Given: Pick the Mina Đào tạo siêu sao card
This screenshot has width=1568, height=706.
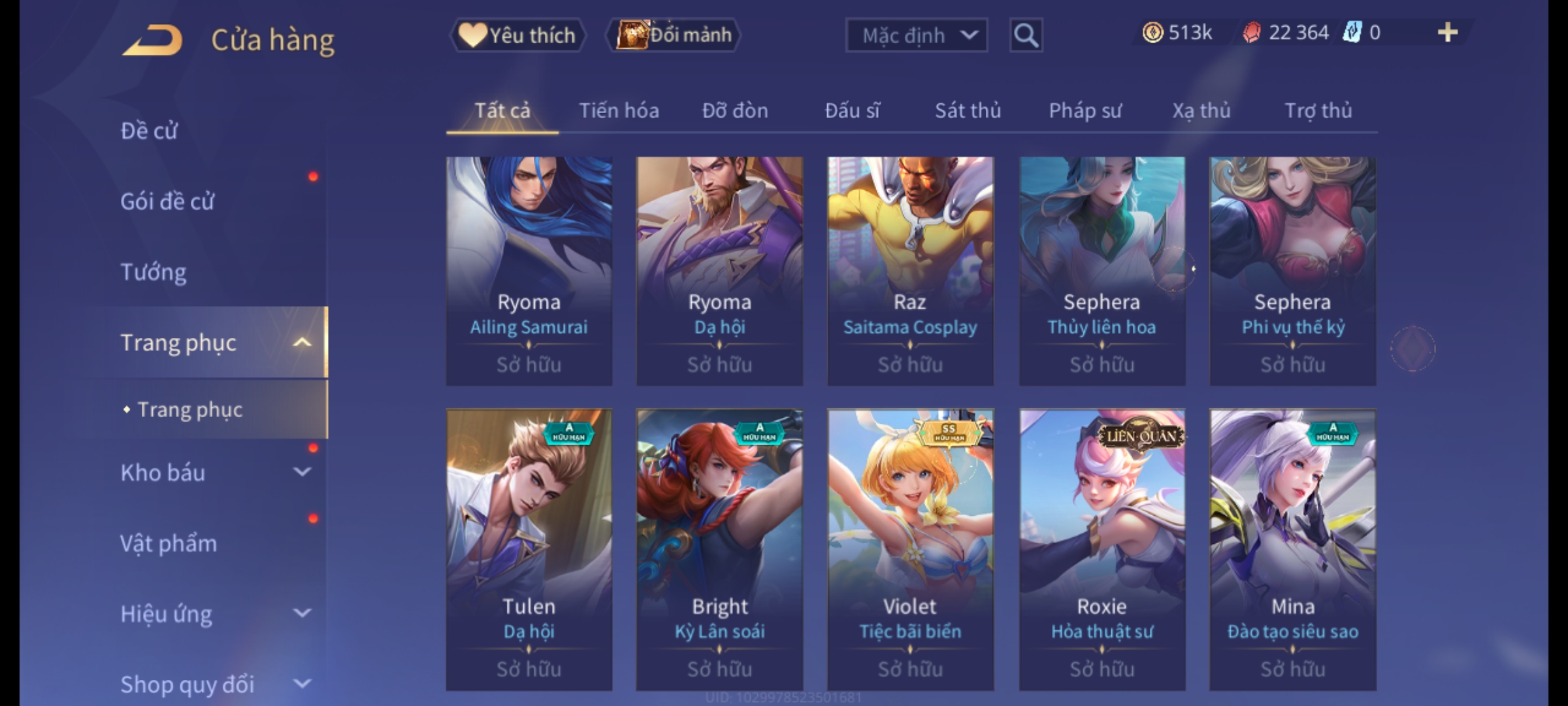Looking at the screenshot, I should (x=1292, y=549).
